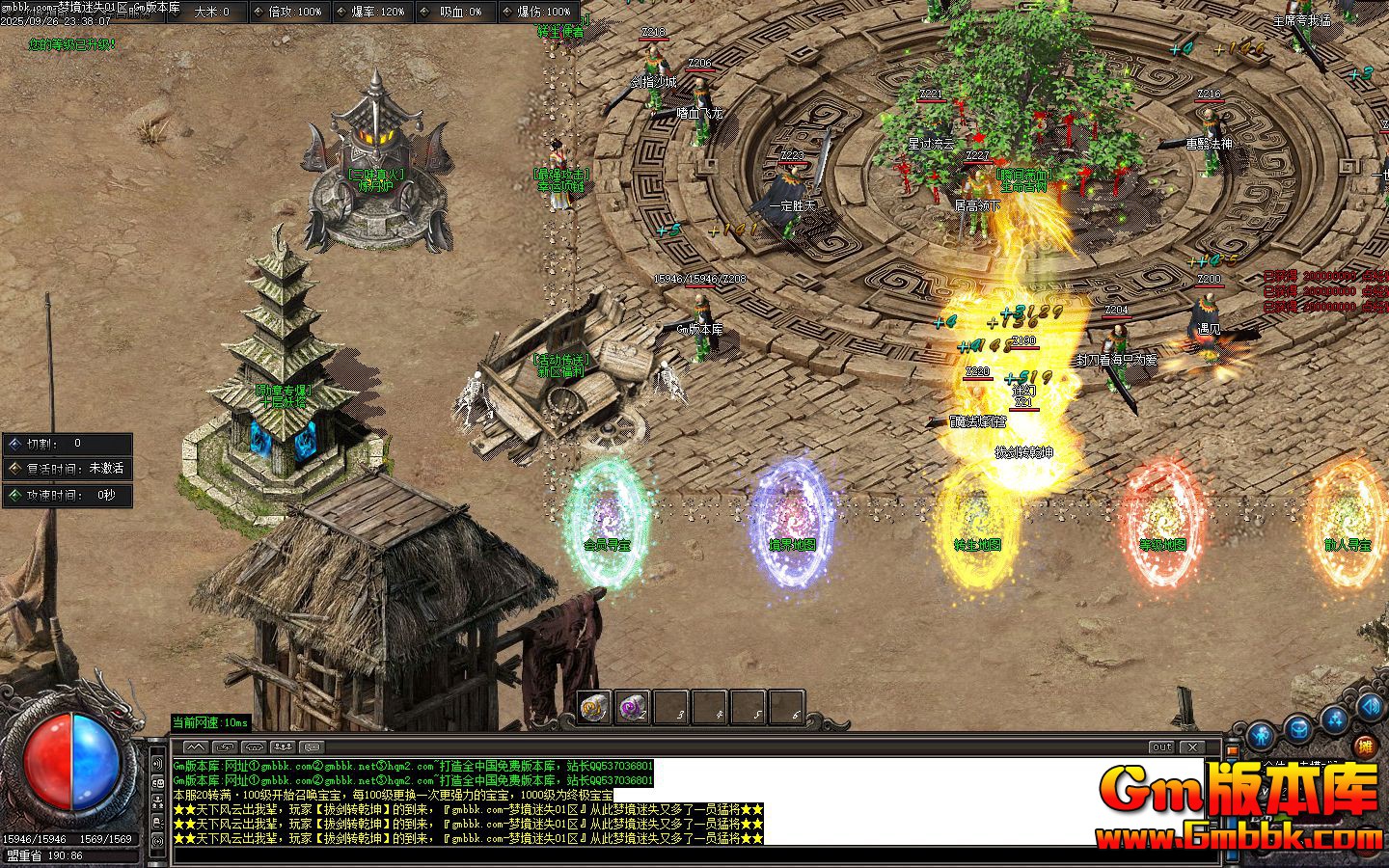Expand the chat history with the arrow icon
Image resolution: width=1389 pixels, height=868 pixels.
tap(197, 746)
